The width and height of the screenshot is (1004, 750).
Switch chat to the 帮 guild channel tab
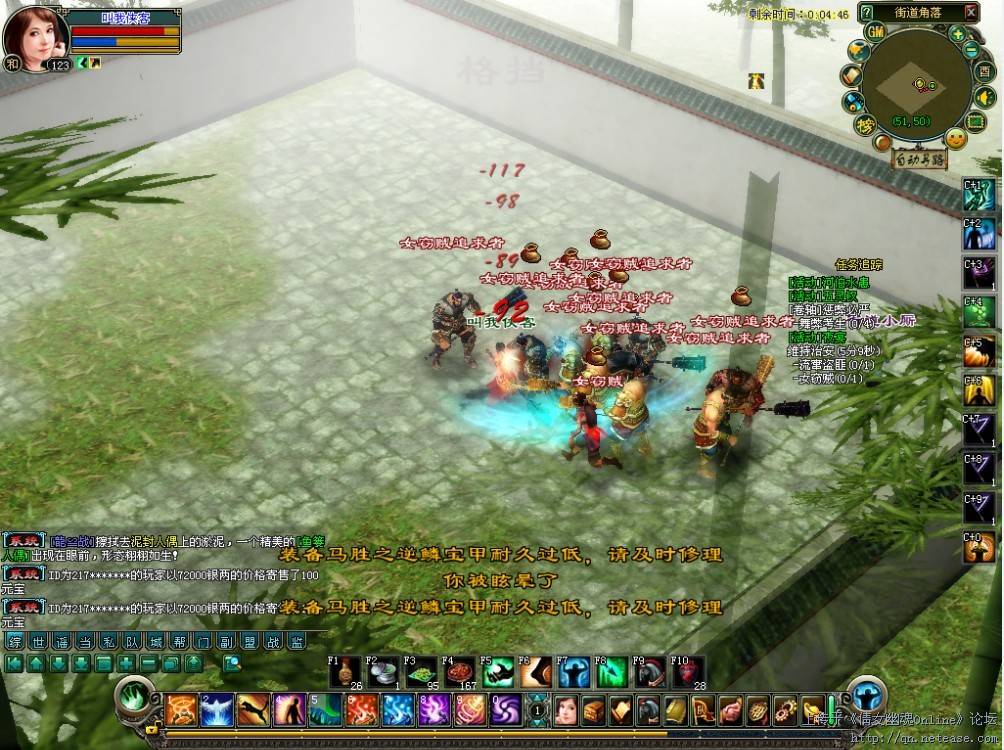tap(181, 641)
